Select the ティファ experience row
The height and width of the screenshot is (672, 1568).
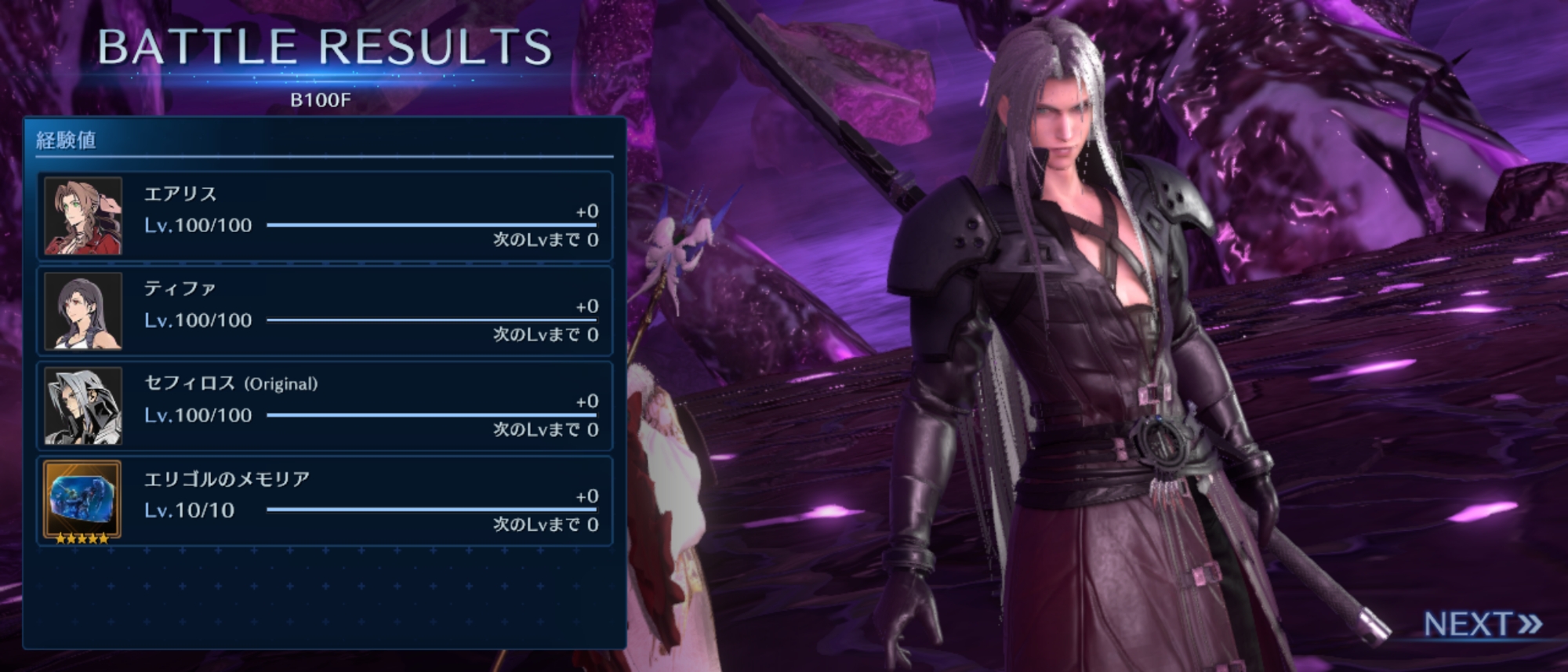[x=325, y=311]
